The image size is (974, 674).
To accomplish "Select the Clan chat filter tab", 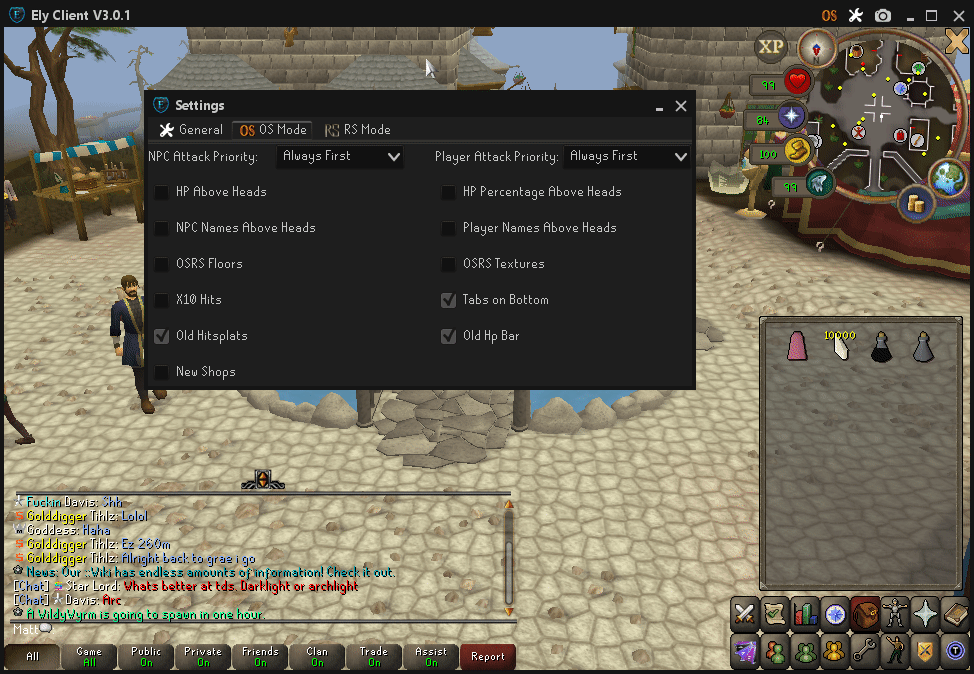I will point(317,657).
